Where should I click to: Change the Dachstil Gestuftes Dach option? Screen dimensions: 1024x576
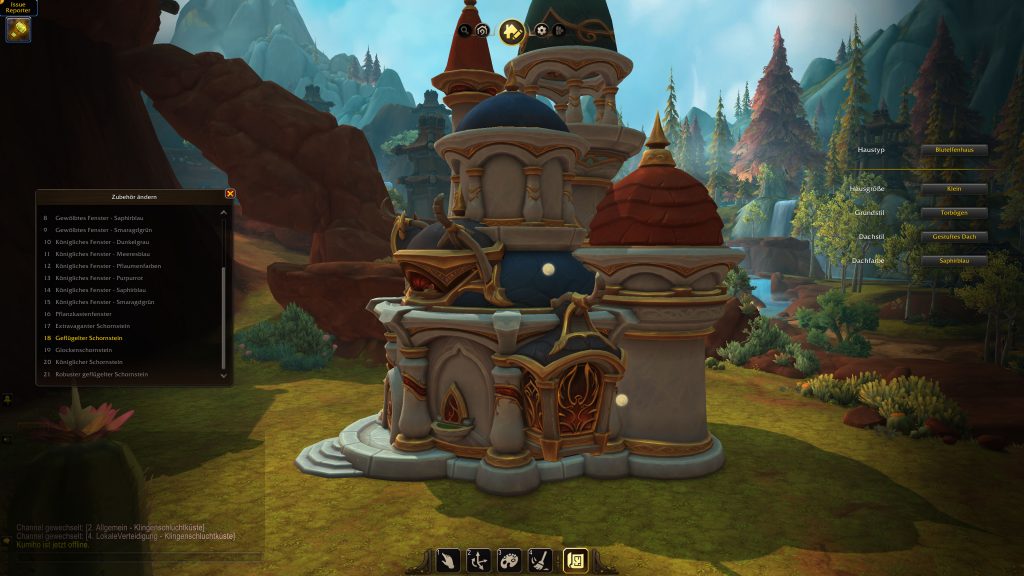point(953,237)
